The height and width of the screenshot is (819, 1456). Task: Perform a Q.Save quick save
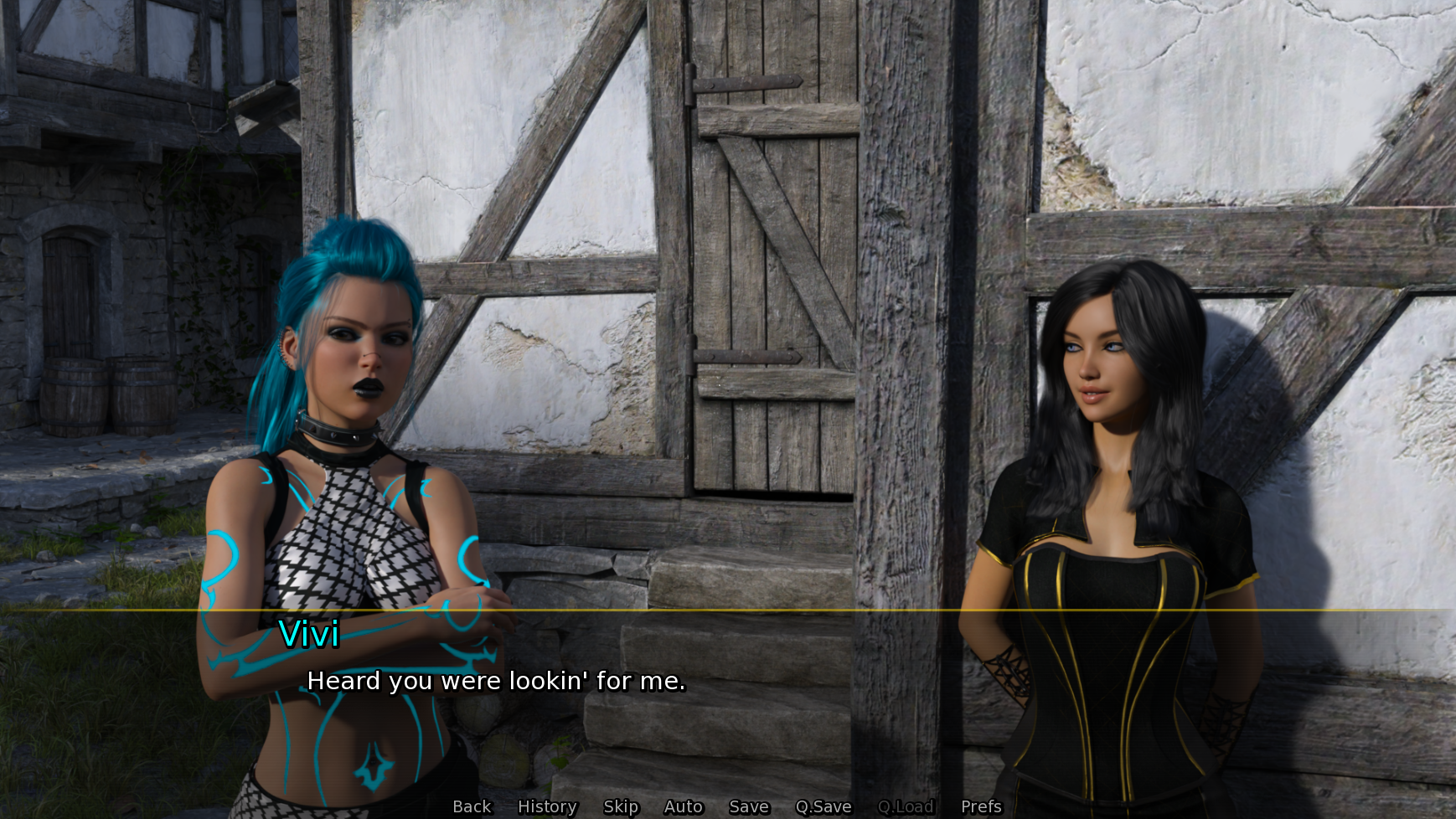(823, 806)
